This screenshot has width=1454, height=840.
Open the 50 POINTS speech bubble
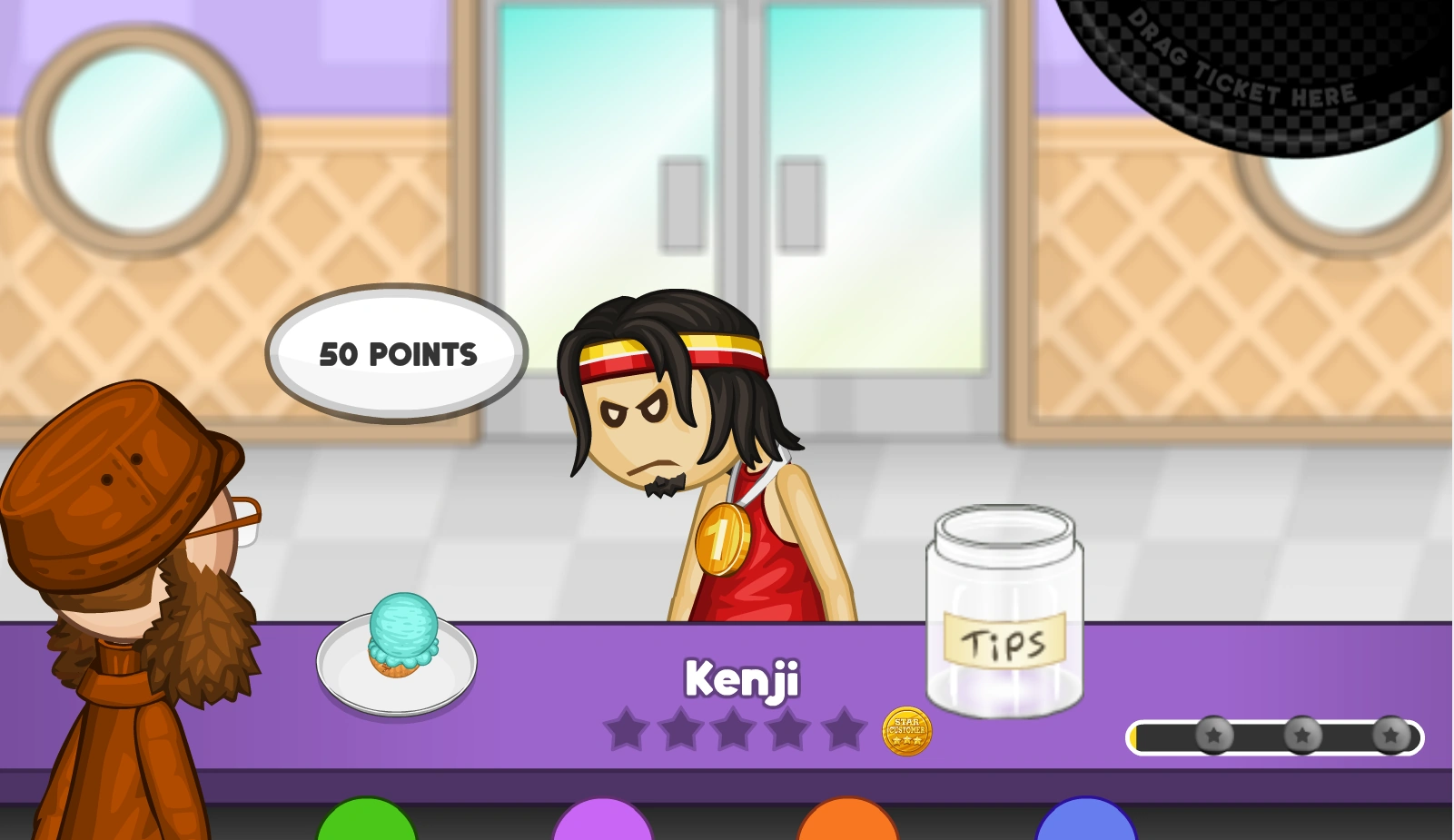coord(398,354)
